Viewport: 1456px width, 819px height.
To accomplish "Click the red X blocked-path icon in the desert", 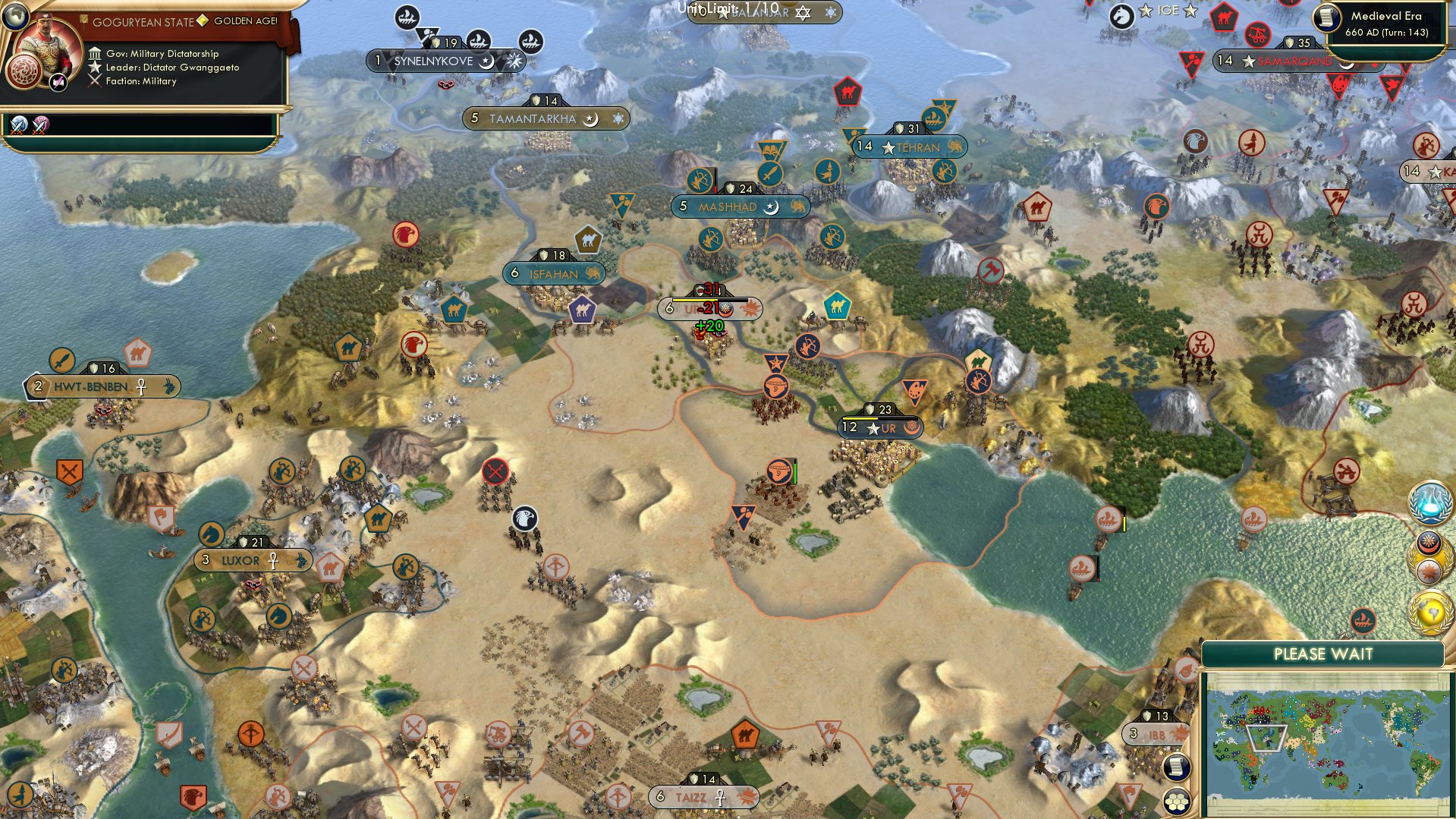I will (497, 472).
